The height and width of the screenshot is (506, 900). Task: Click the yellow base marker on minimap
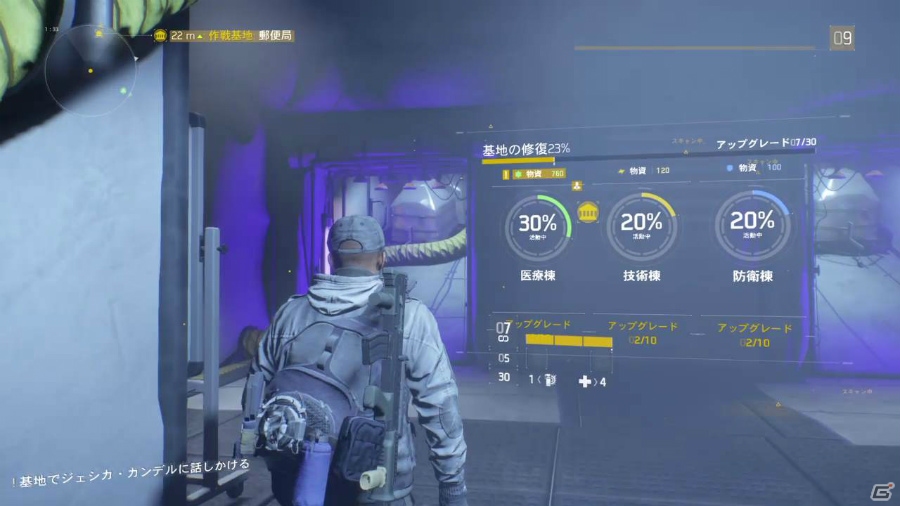(99, 32)
